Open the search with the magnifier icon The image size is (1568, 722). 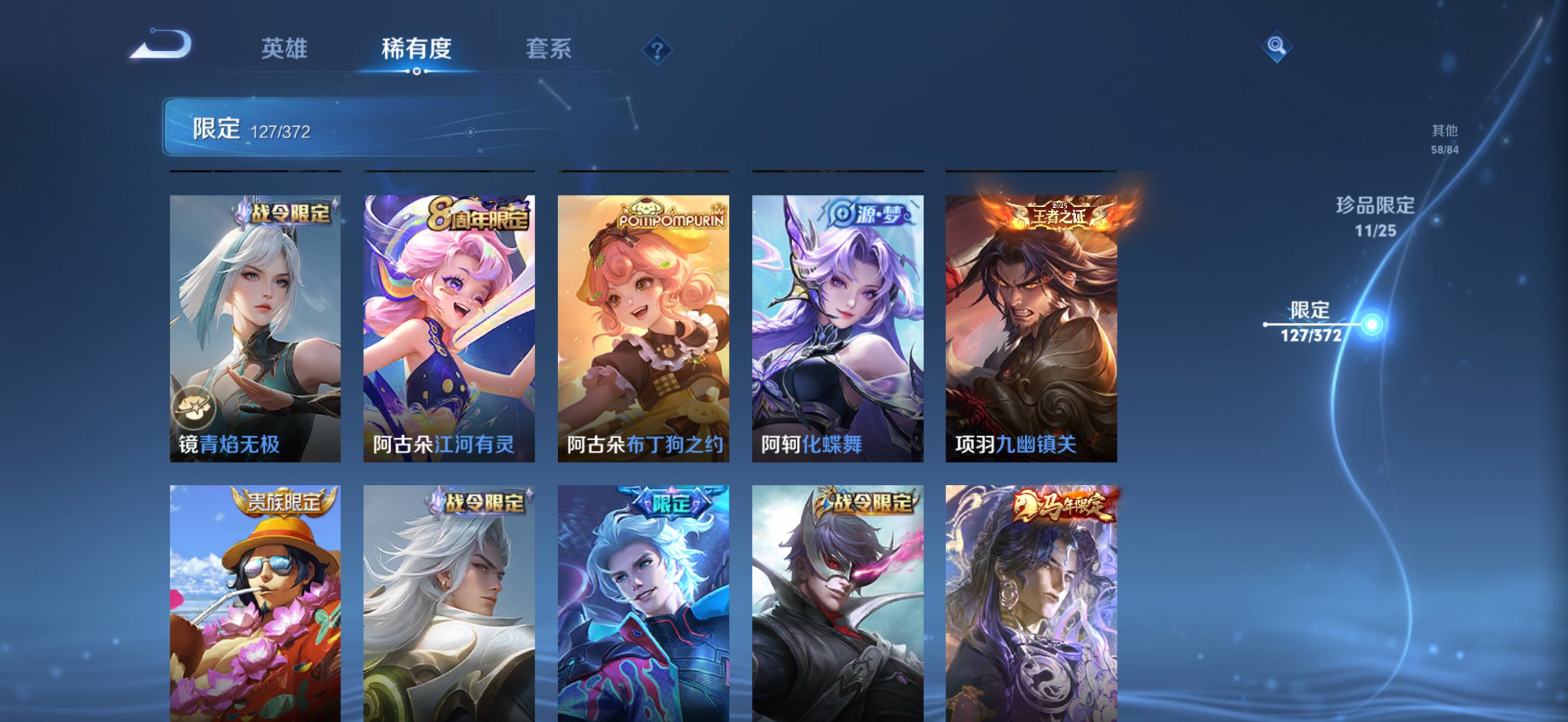[1277, 45]
